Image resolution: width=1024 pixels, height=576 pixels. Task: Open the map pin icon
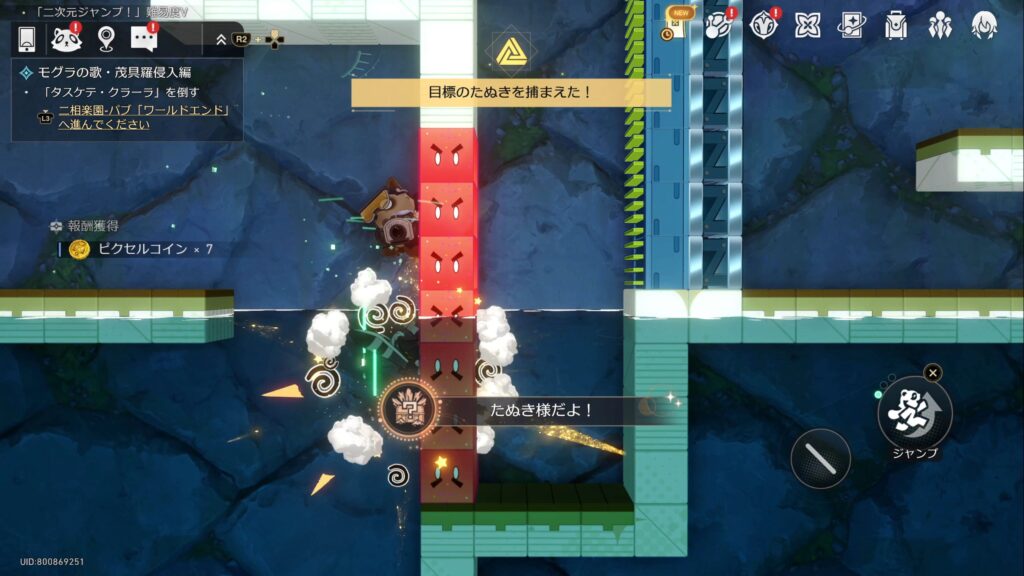pyautogui.click(x=106, y=39)
